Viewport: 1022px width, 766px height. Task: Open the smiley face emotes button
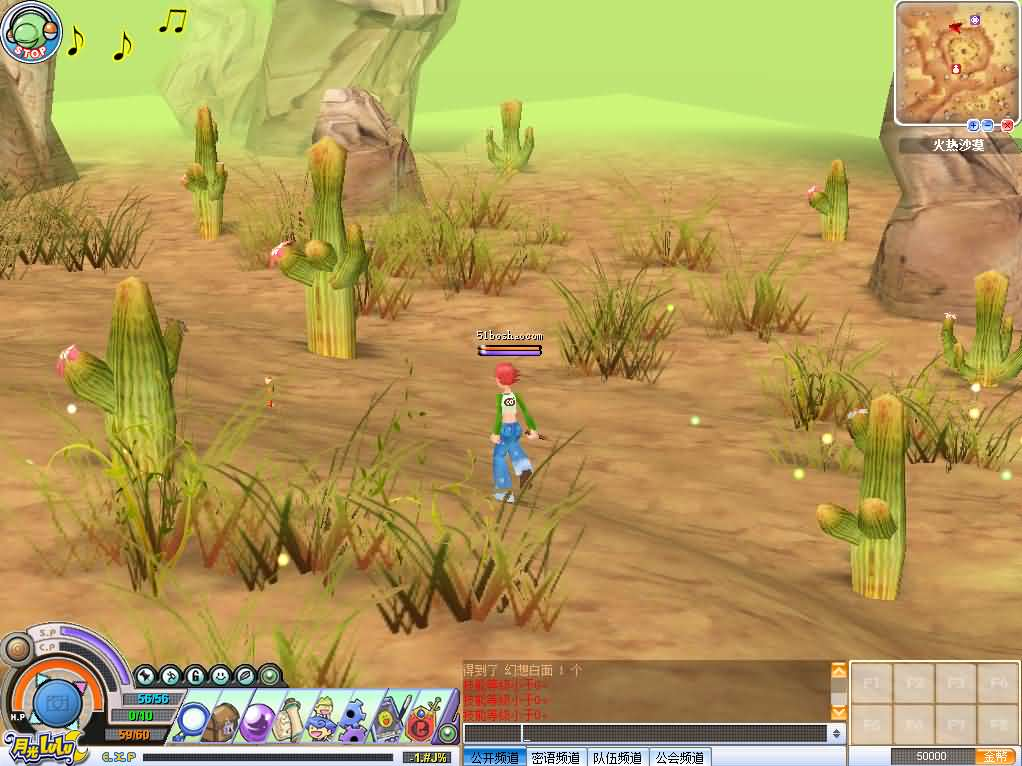[220, 676]
